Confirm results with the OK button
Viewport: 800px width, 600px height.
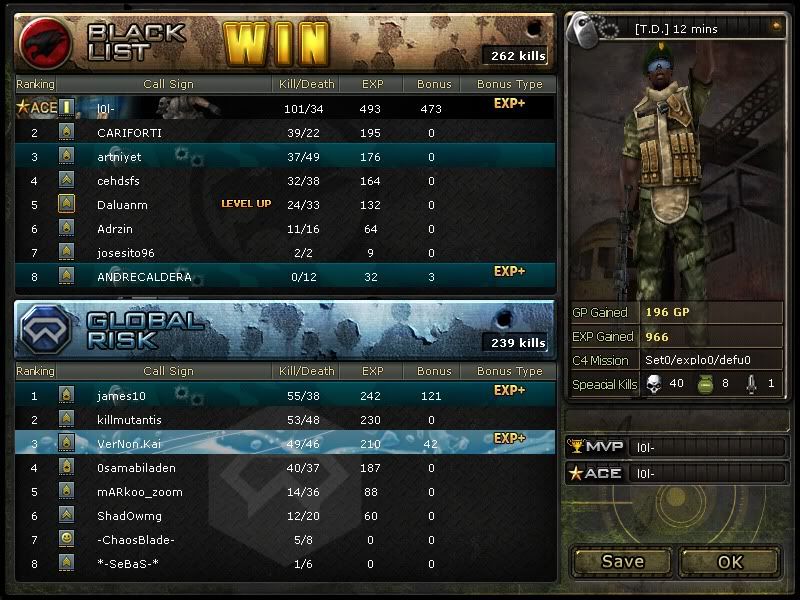730,561
